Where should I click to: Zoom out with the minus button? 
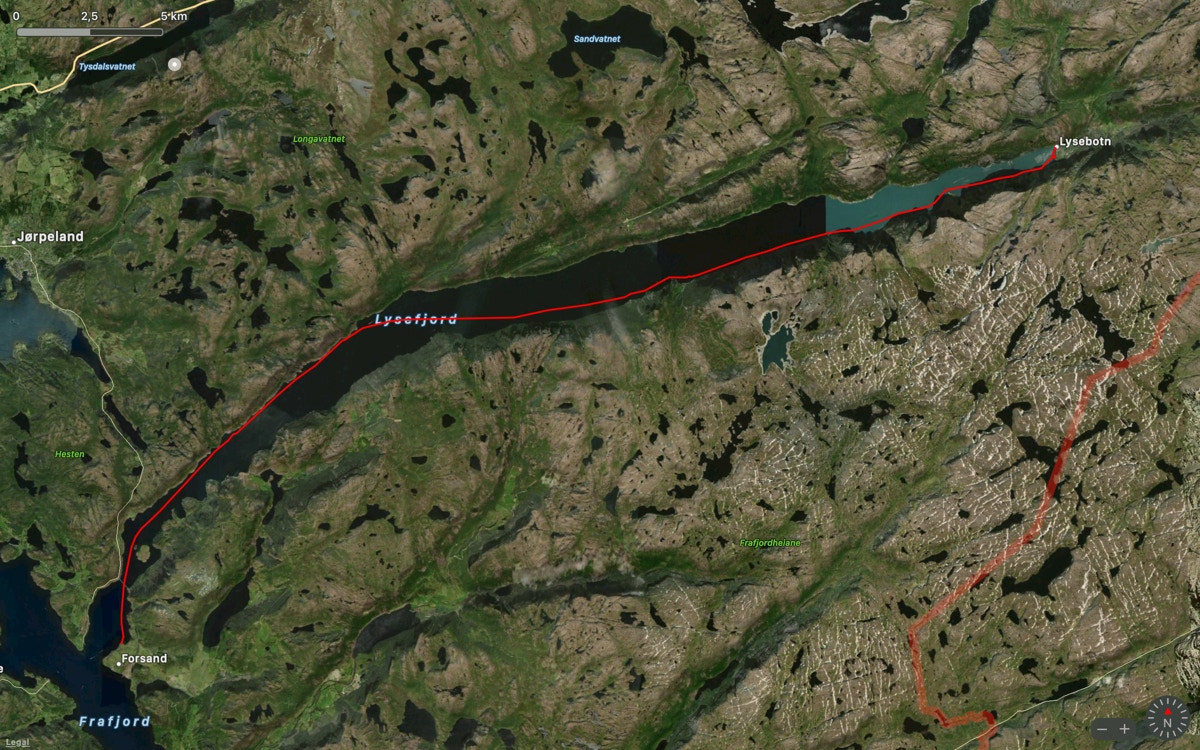pyautogui.click(x=1102, y=728)
